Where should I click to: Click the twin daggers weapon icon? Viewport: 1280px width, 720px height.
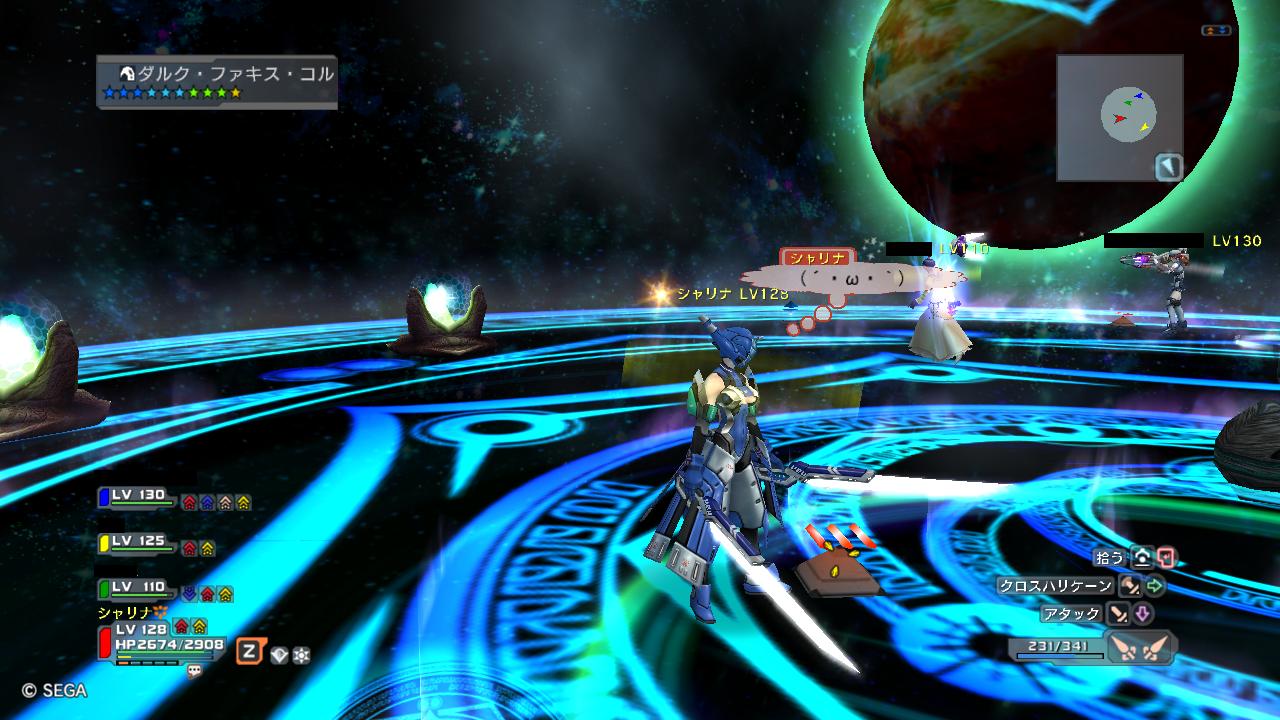(1140, 647)
